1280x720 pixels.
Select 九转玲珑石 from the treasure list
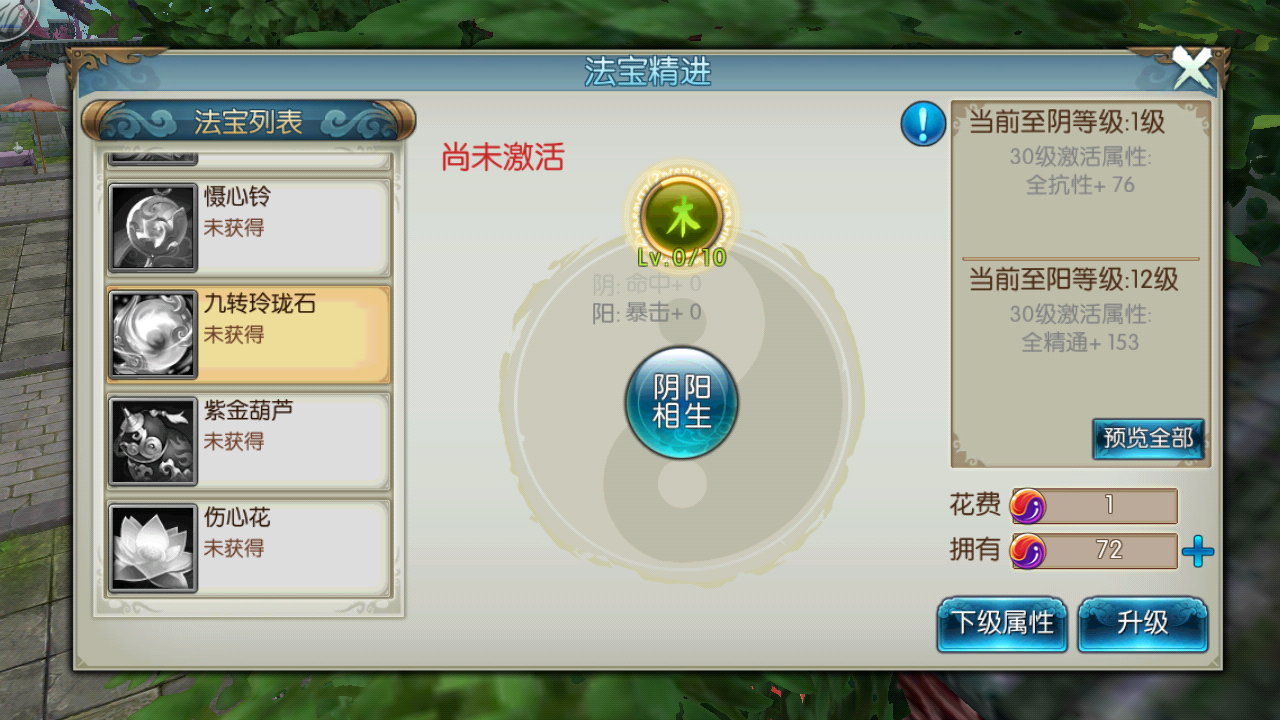point(247,333)
